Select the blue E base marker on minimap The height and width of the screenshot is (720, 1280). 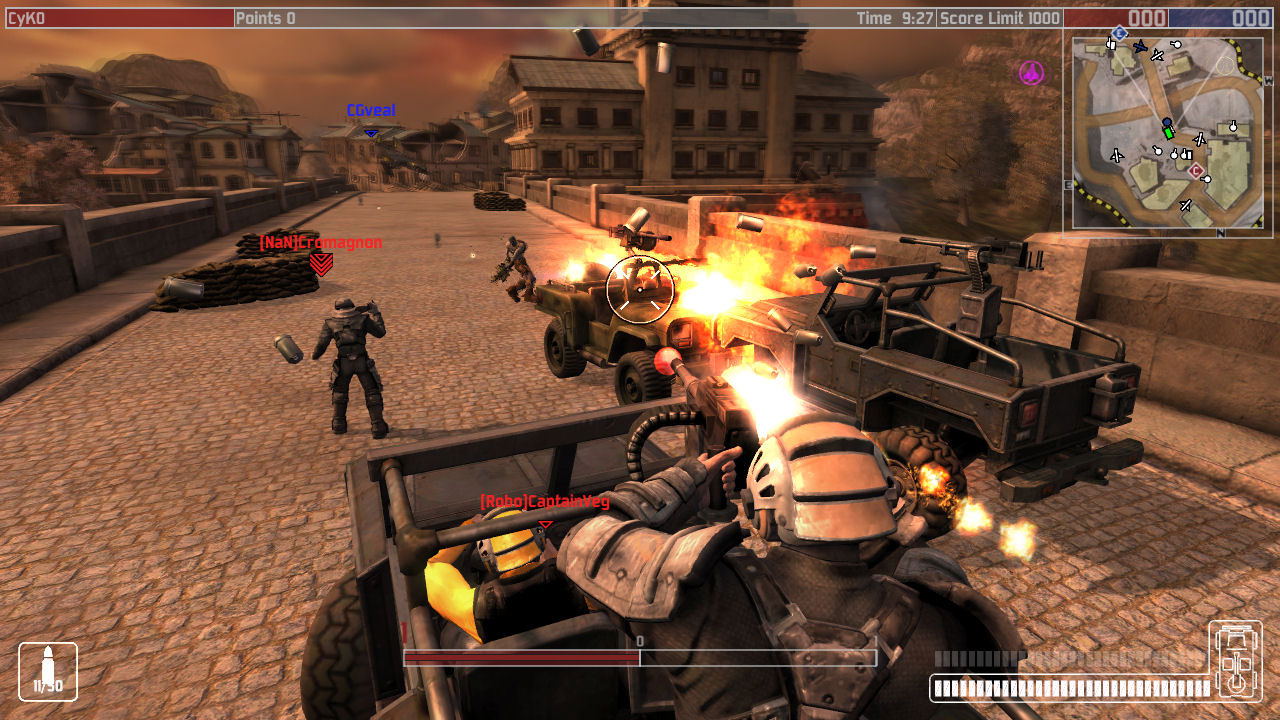click(1119, 33)
